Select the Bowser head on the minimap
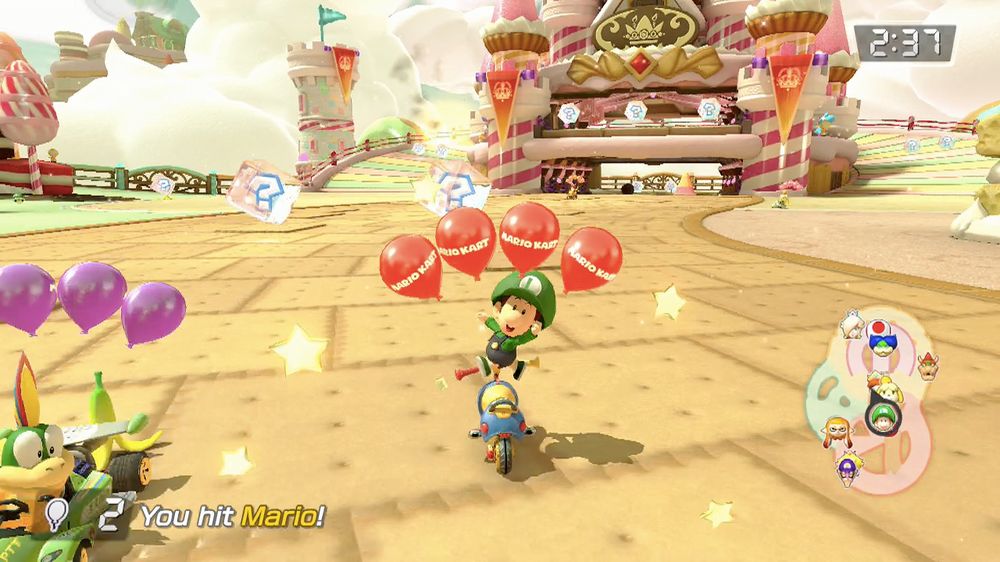Screen dimensions: 1000x562 coord(927,362)
